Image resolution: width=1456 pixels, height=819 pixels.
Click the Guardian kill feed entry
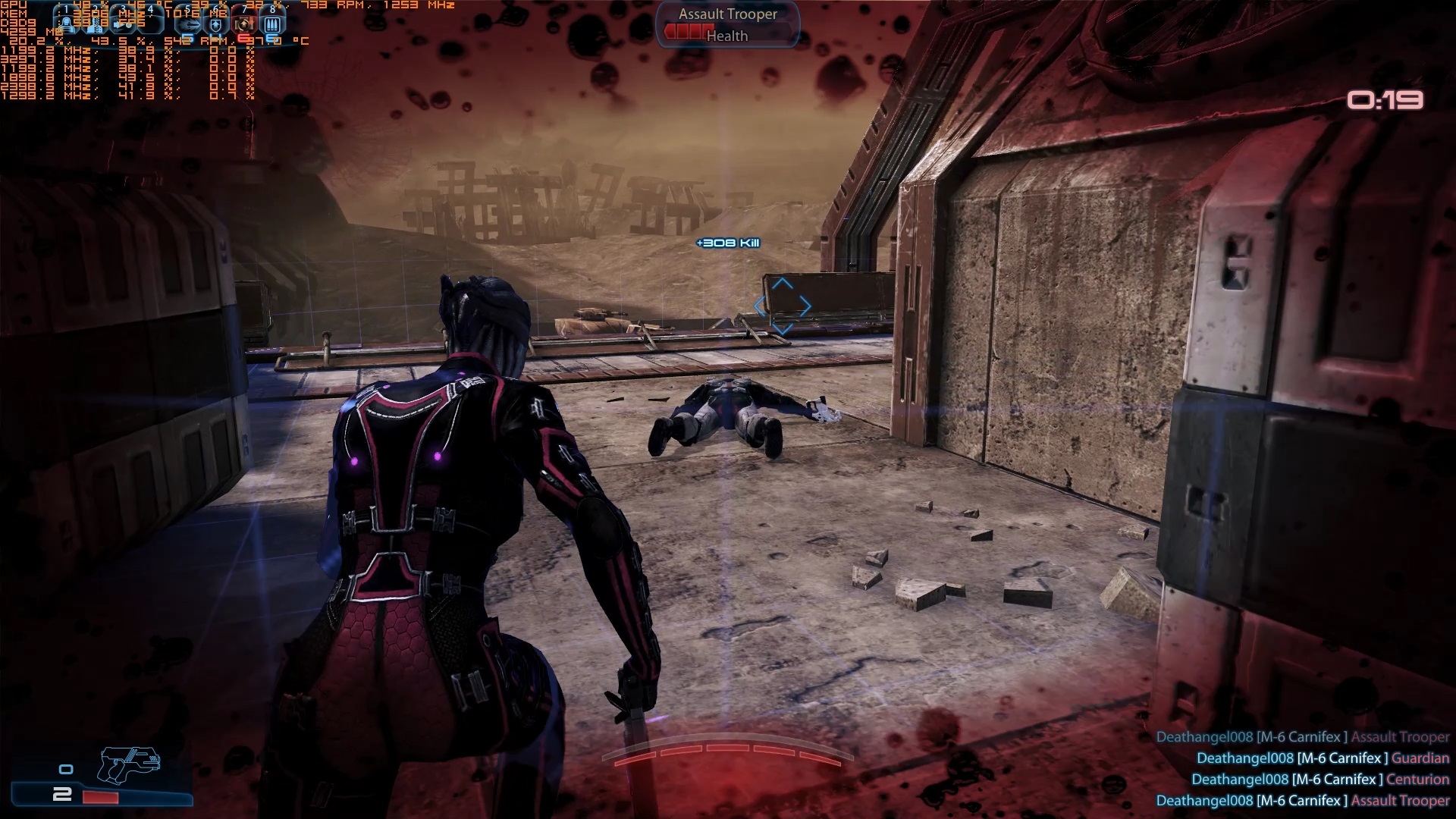pyautogui.click(x=1323, y=758)
